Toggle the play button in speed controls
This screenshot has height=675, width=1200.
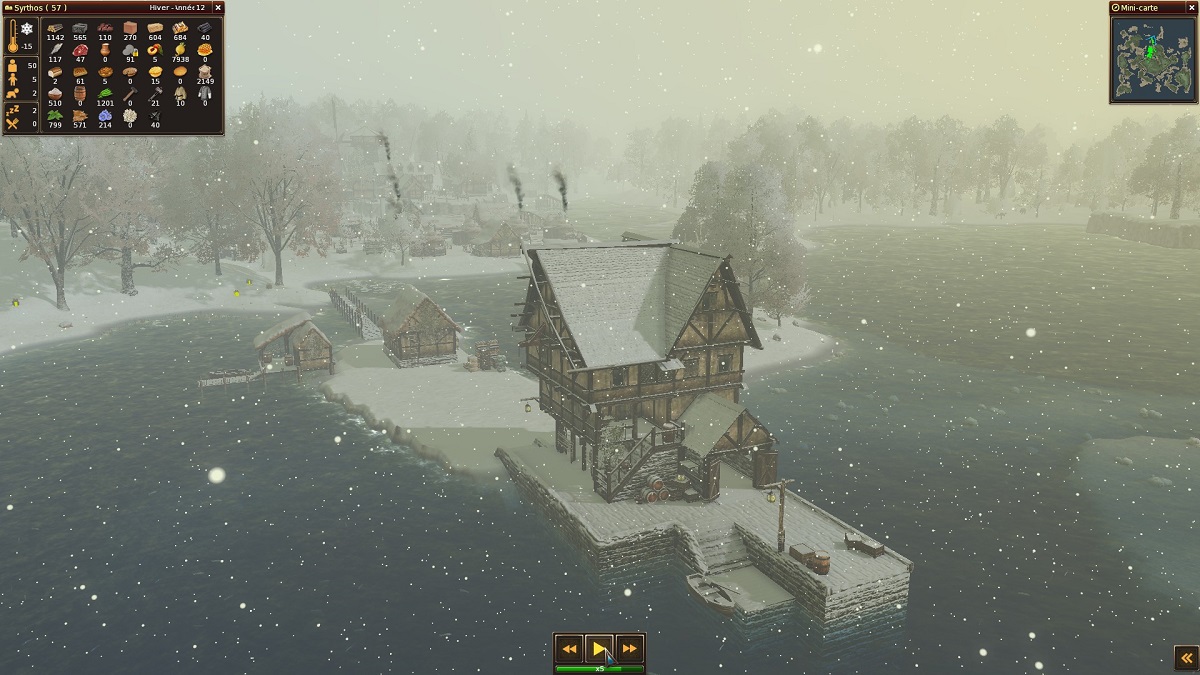pyautogui.click(x=599, y=649)
